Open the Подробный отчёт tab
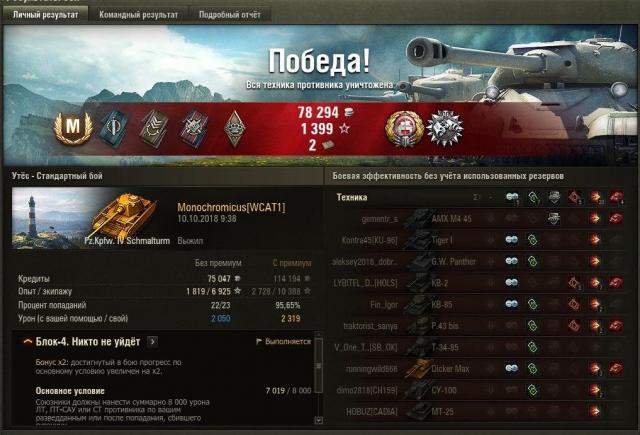 tap(229, 16)
